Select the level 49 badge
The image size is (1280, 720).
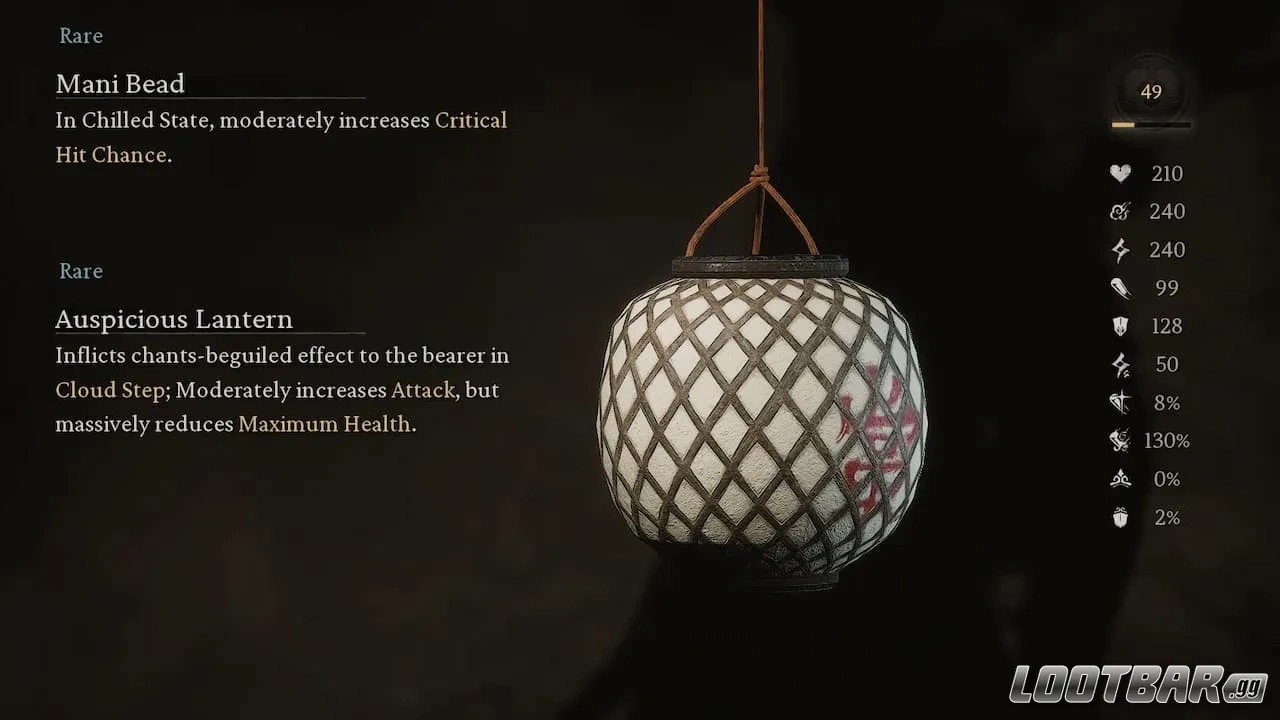[1152, 91]
